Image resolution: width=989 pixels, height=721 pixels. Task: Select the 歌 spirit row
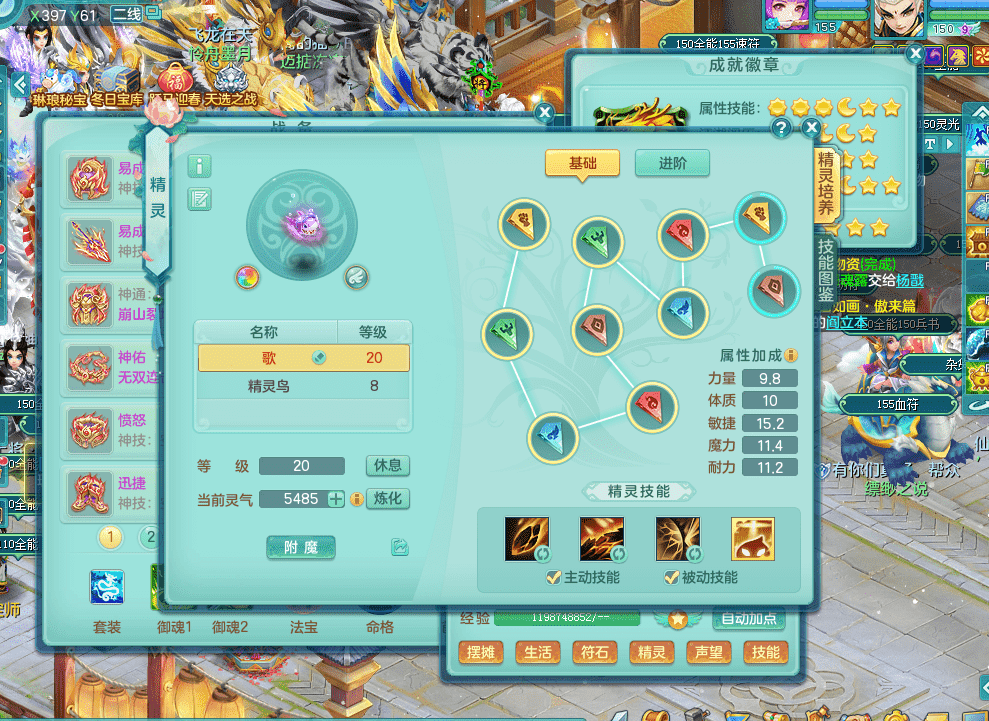pyautogui.click(x=303, y=358)
